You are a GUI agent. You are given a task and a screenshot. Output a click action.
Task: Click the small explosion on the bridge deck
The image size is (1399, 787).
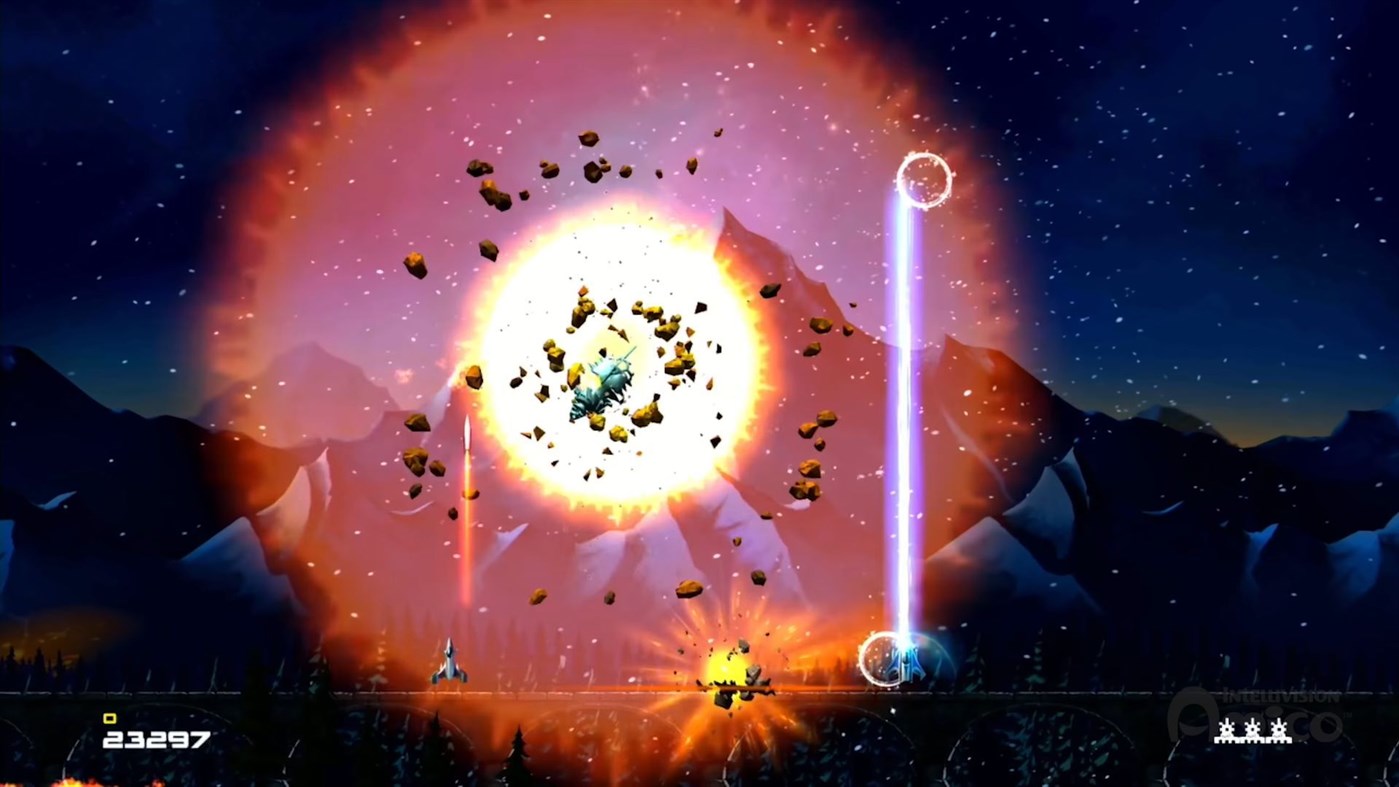coord(726,668)
